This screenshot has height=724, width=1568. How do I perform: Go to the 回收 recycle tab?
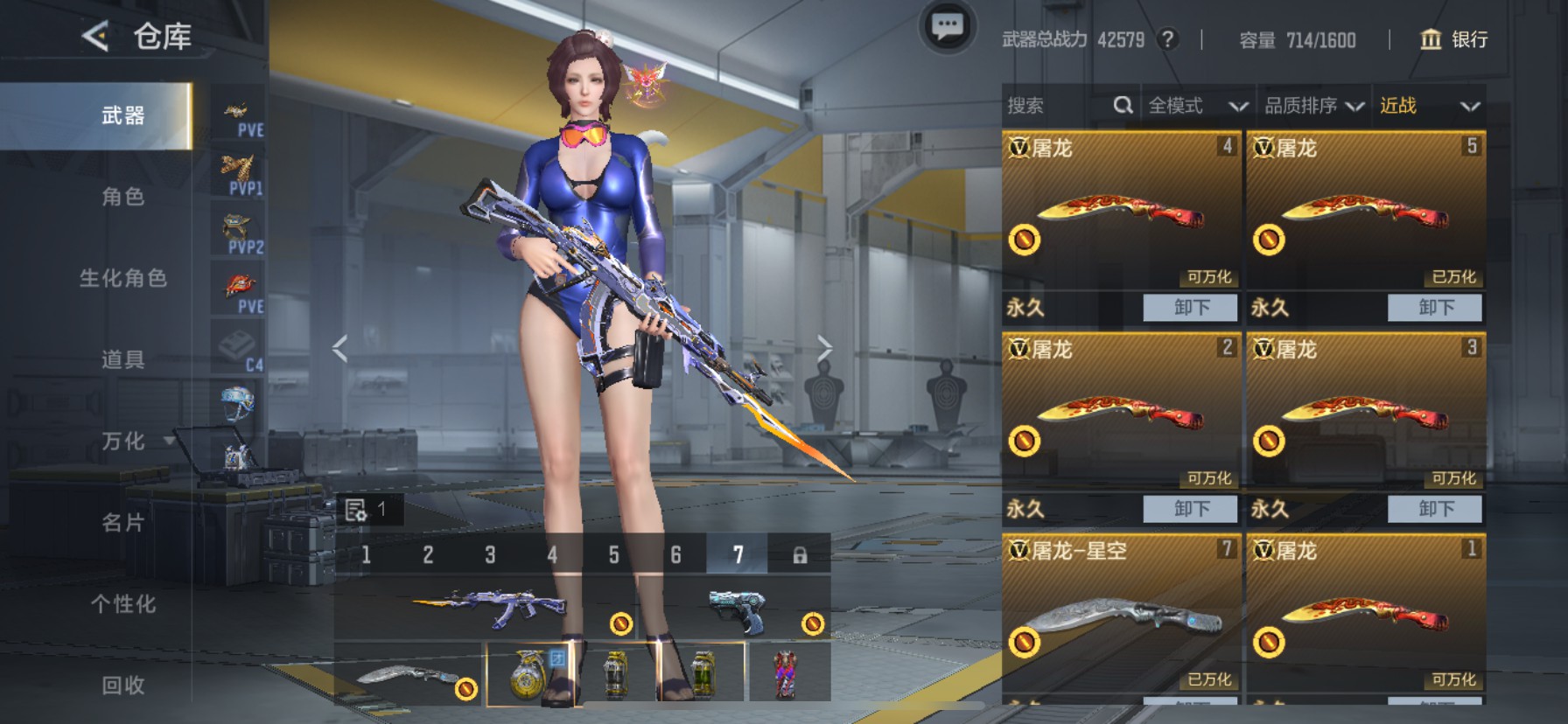[x=122, y=686]
